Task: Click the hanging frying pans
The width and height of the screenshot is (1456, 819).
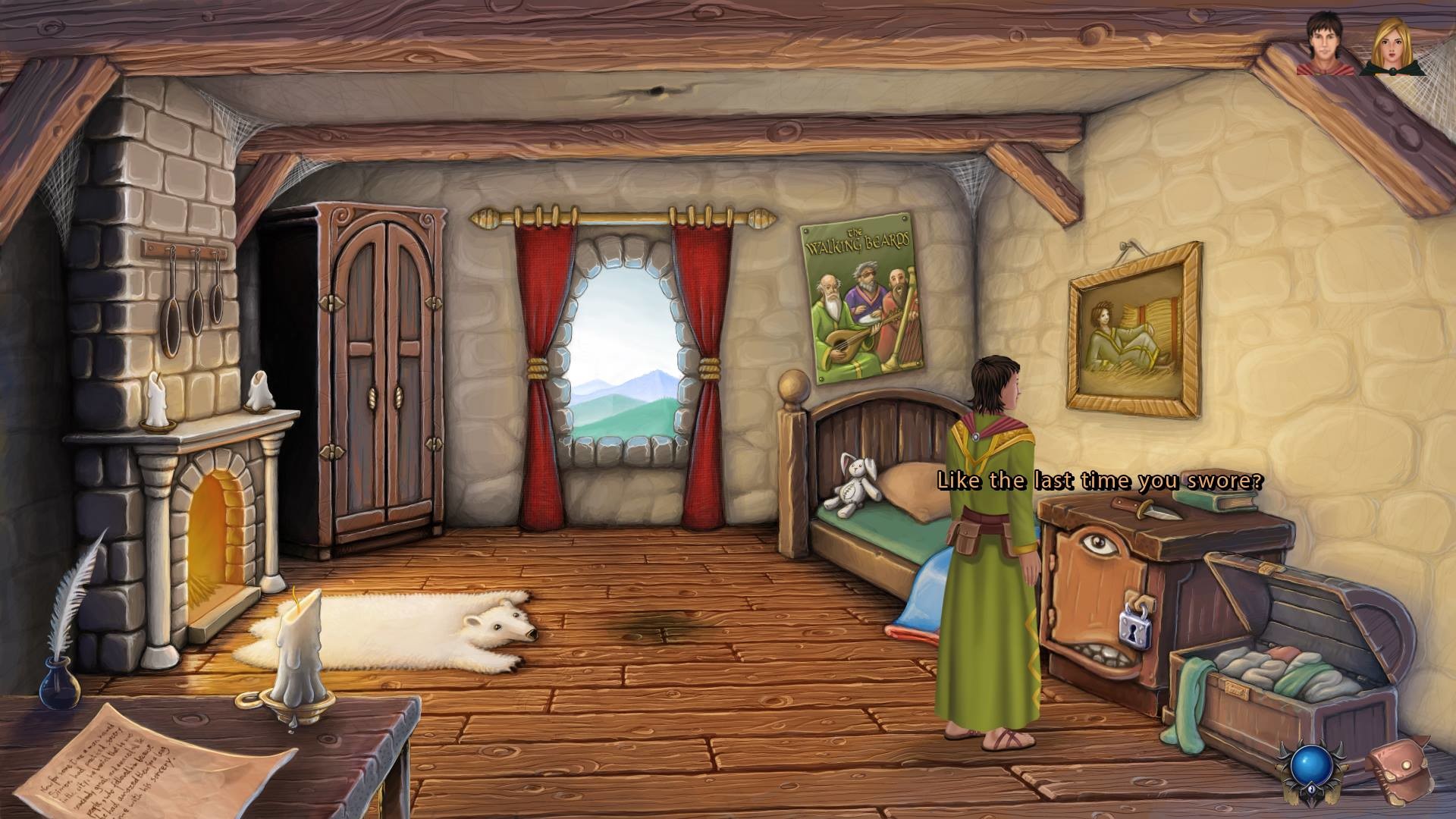Action: click(x=190, y=288)
